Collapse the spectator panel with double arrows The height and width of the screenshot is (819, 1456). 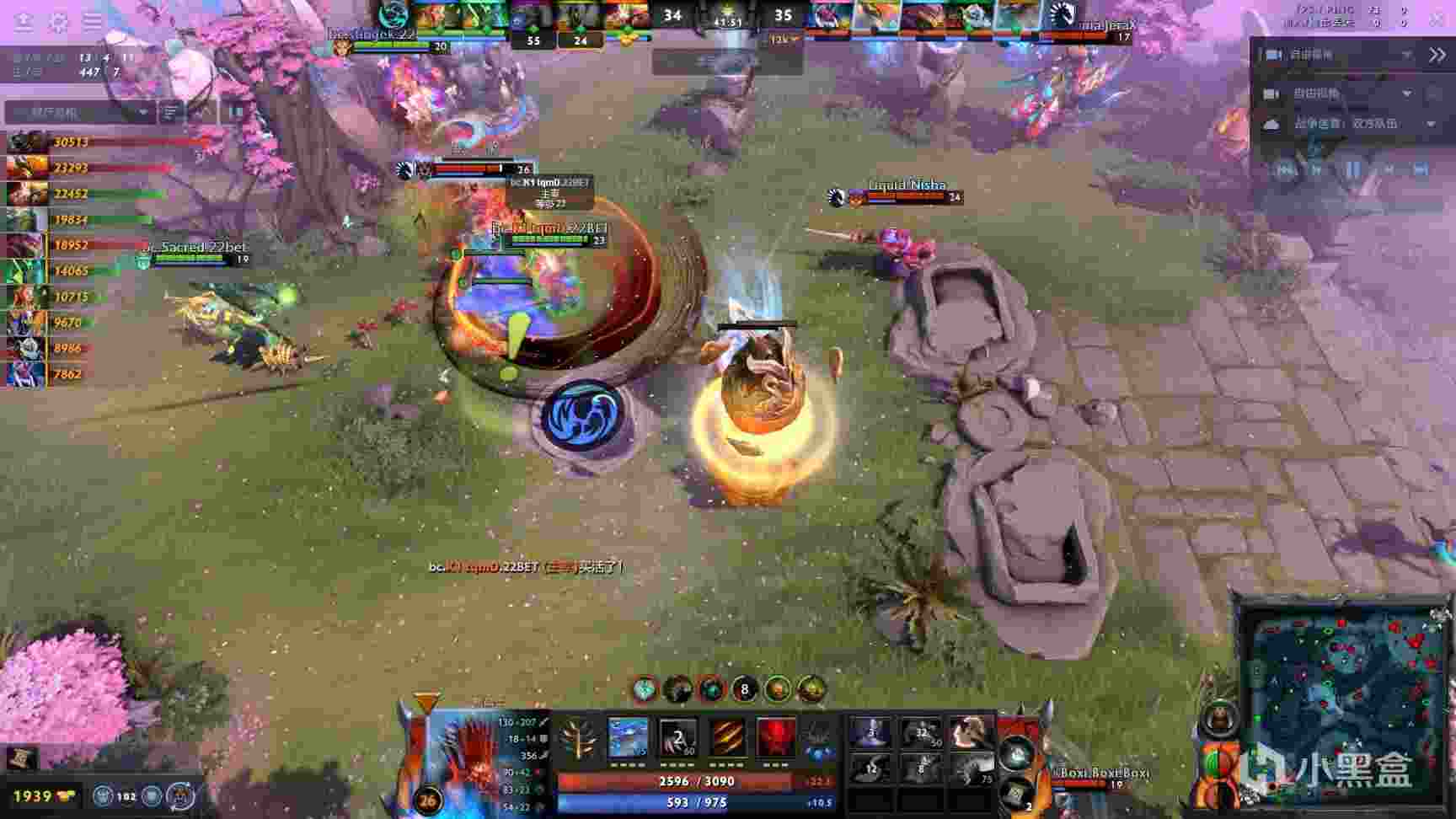(1437, 55)
